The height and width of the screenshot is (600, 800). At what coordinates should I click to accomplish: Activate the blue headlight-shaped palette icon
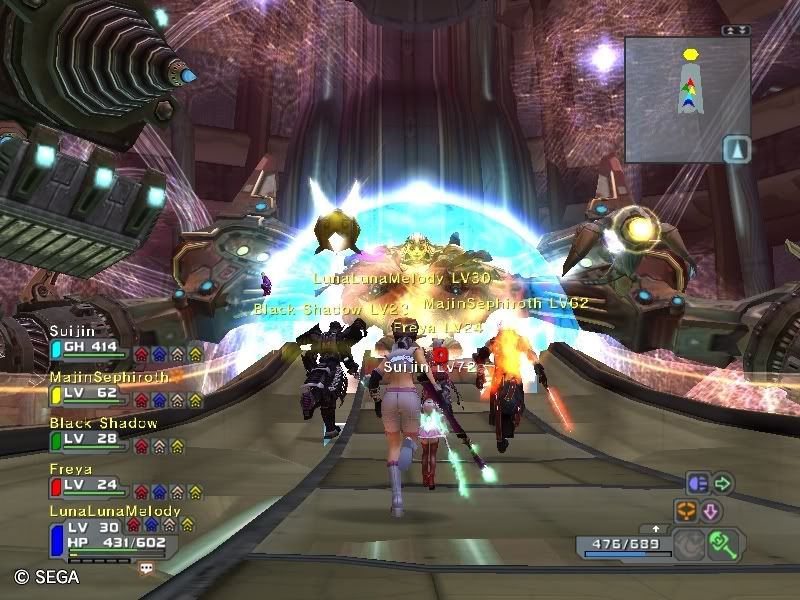coord(697,484)
